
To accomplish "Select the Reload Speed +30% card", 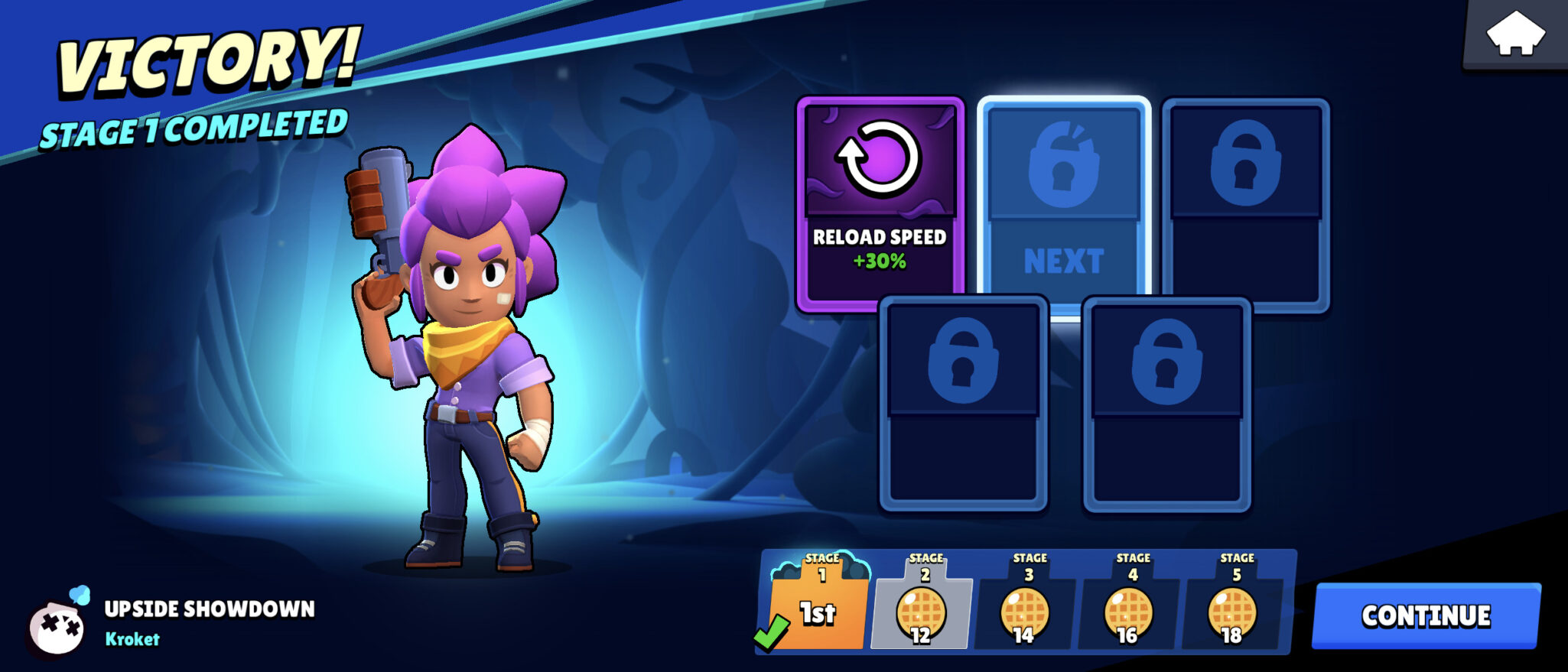I will (880, 203).
